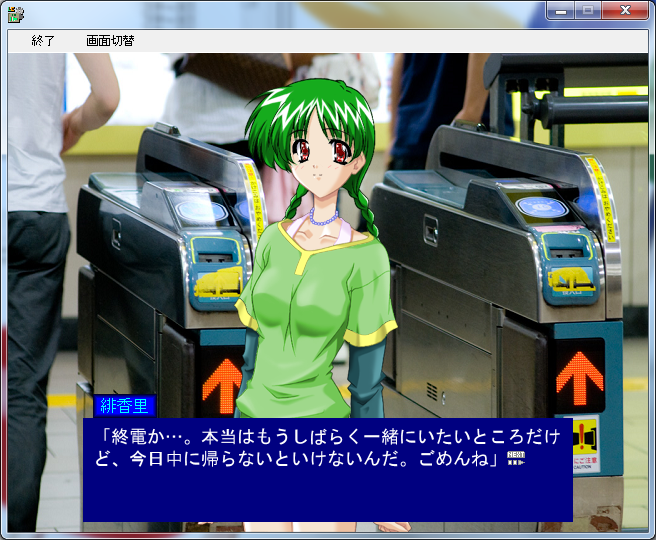The image size is (656, 540).
Task: Minimize the game window
Action: click(562, 11)
